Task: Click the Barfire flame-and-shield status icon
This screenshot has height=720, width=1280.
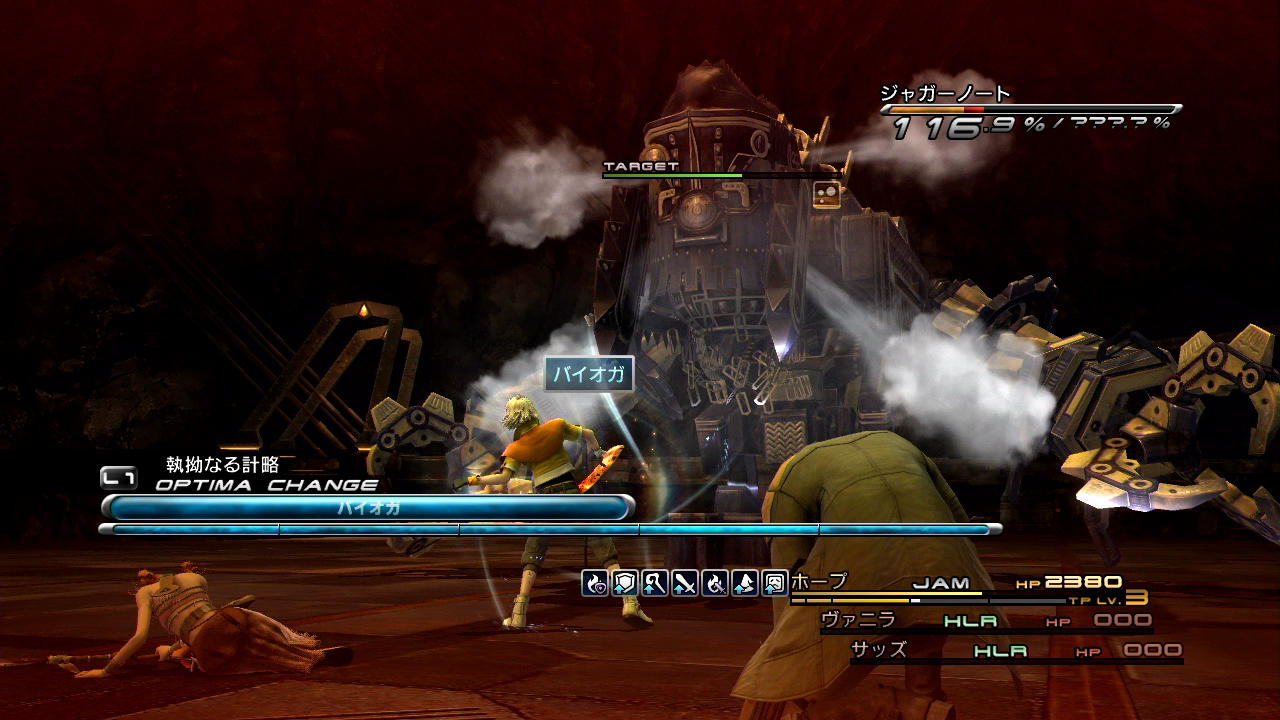Action: pos(596,583)
